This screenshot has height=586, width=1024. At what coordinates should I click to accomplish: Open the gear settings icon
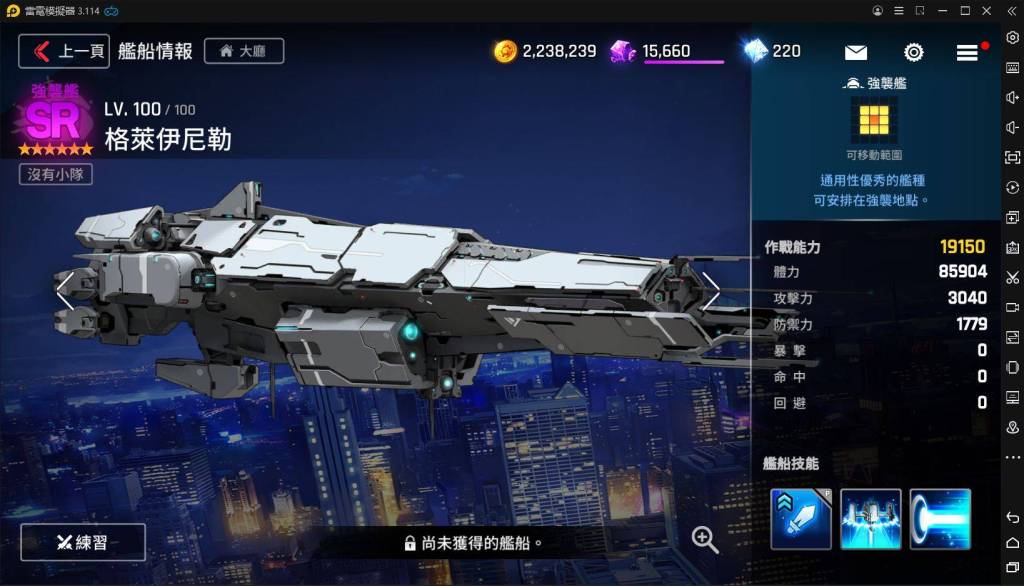click(913, 53)
